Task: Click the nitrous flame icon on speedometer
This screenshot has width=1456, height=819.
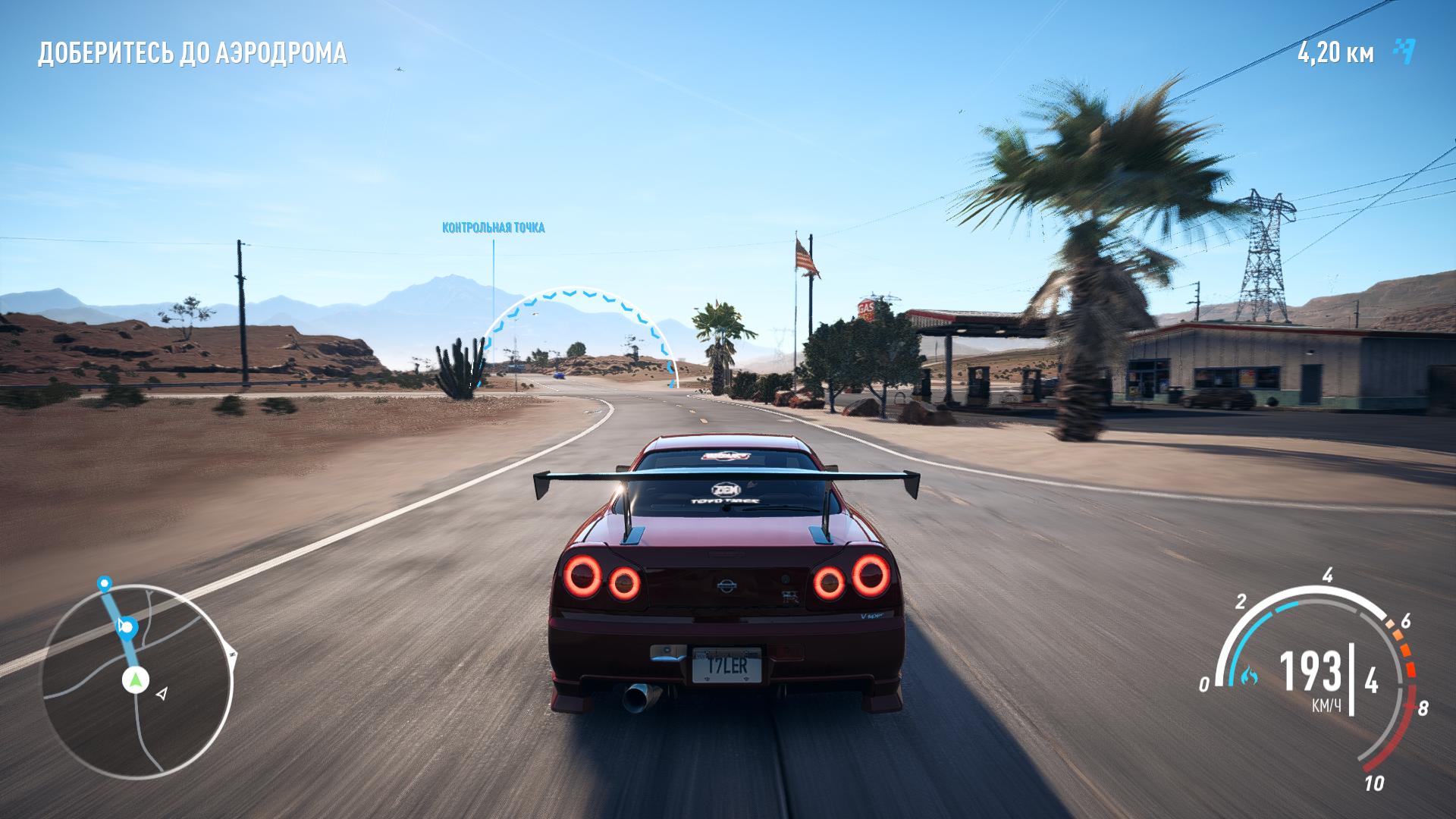Action: [x=1249, y=674]
